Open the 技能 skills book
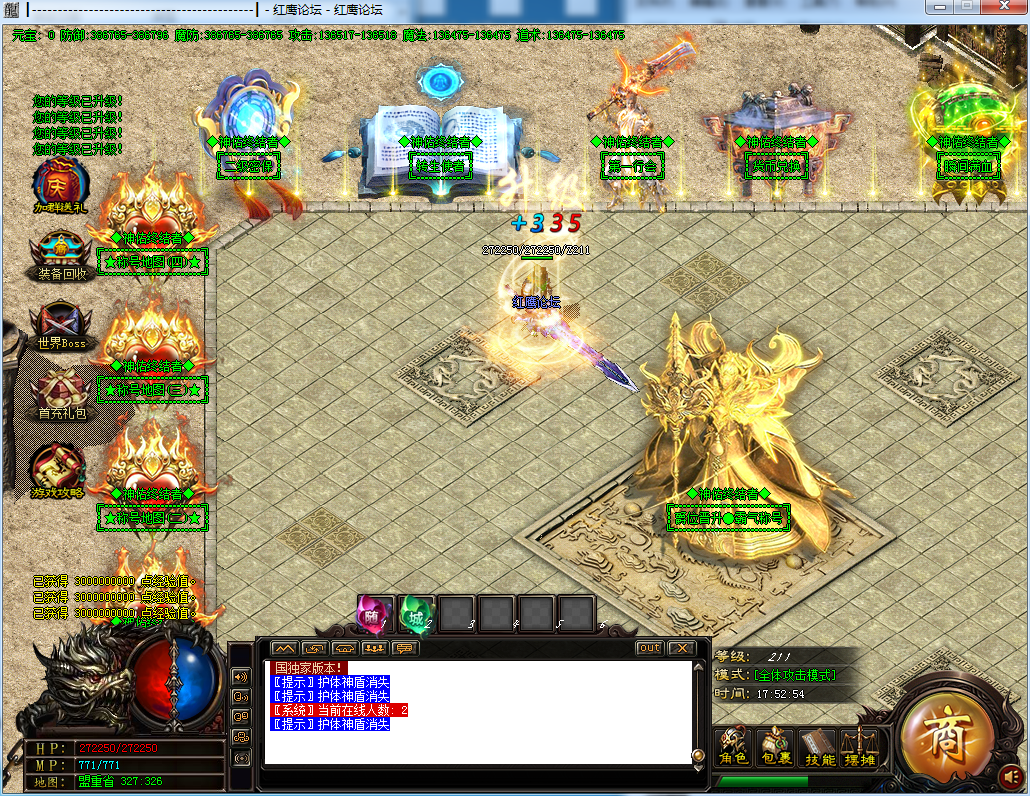This screenshot has height=796, width=1030. pyautogui.click(x=818, y=746)
